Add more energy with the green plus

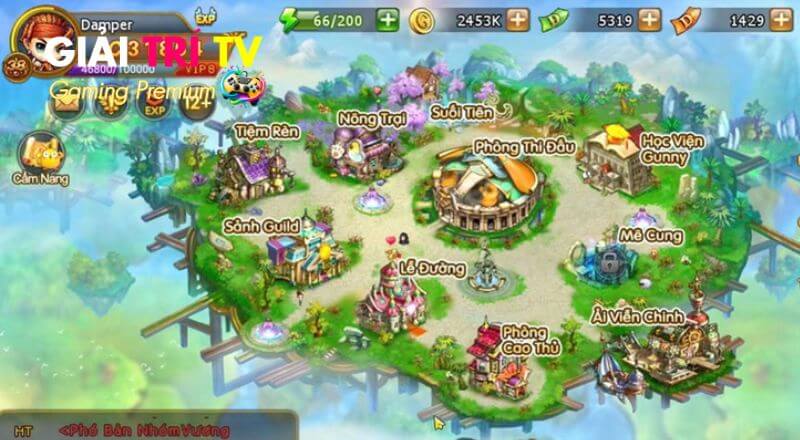point(387,19)
